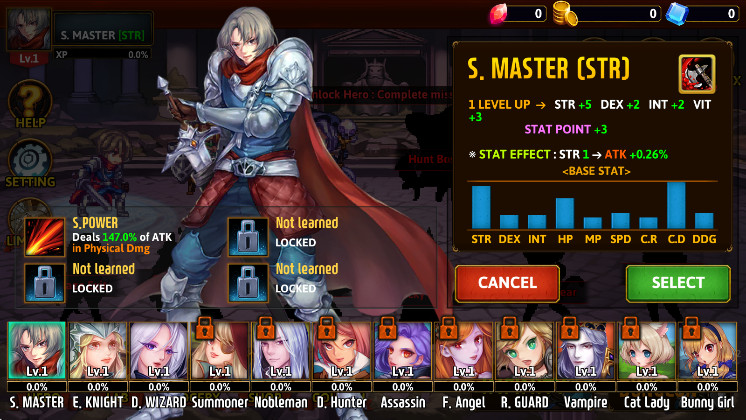Pick the locked Cat Lady portrait
The image size is (746, 420).
[x=646, y=352]
